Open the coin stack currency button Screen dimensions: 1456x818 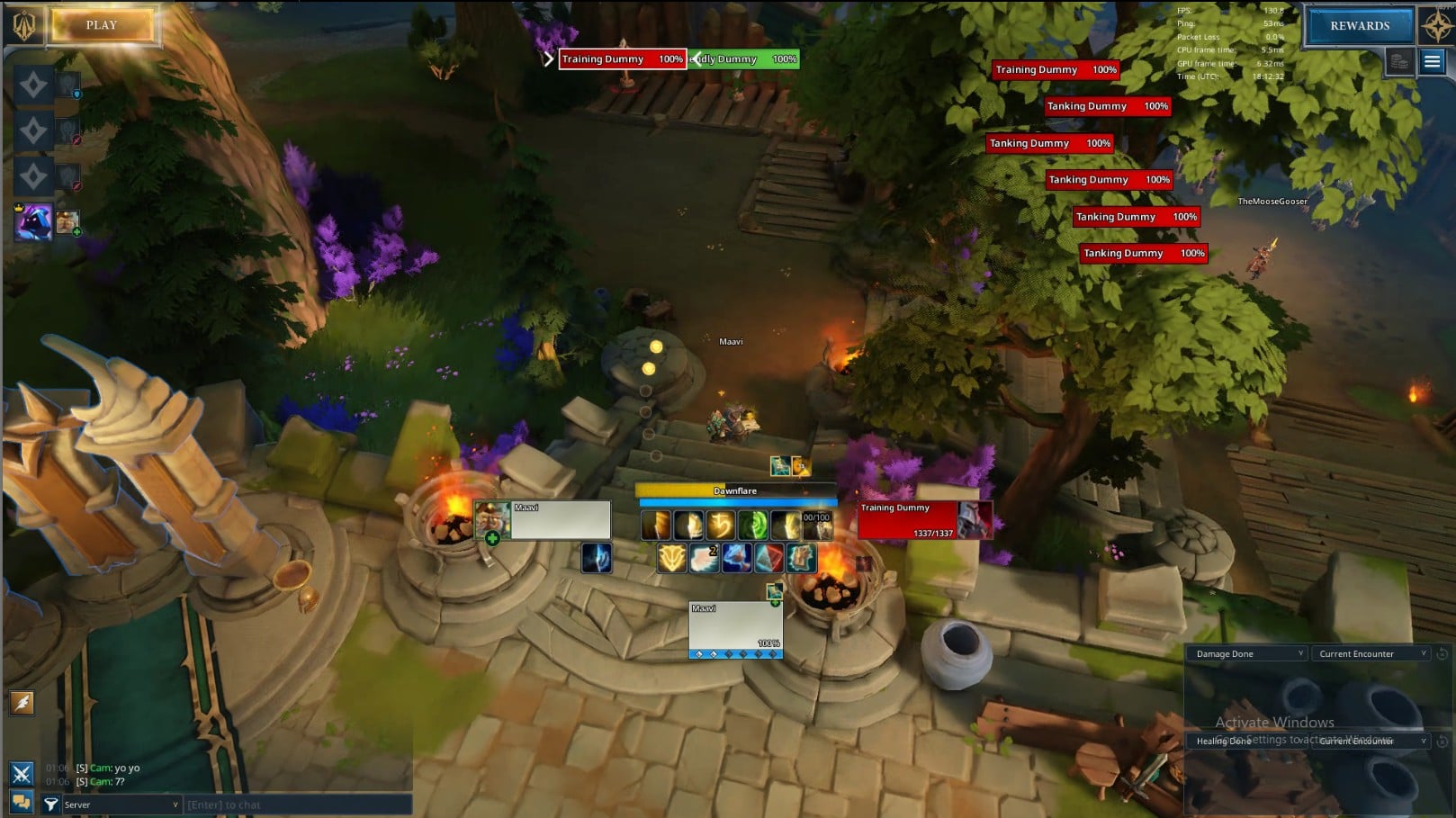[x=1399, y=62]
